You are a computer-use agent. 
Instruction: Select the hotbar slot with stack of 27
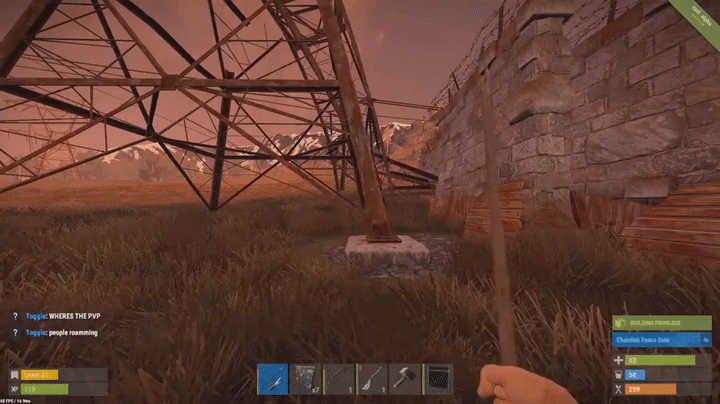point(305,379)
